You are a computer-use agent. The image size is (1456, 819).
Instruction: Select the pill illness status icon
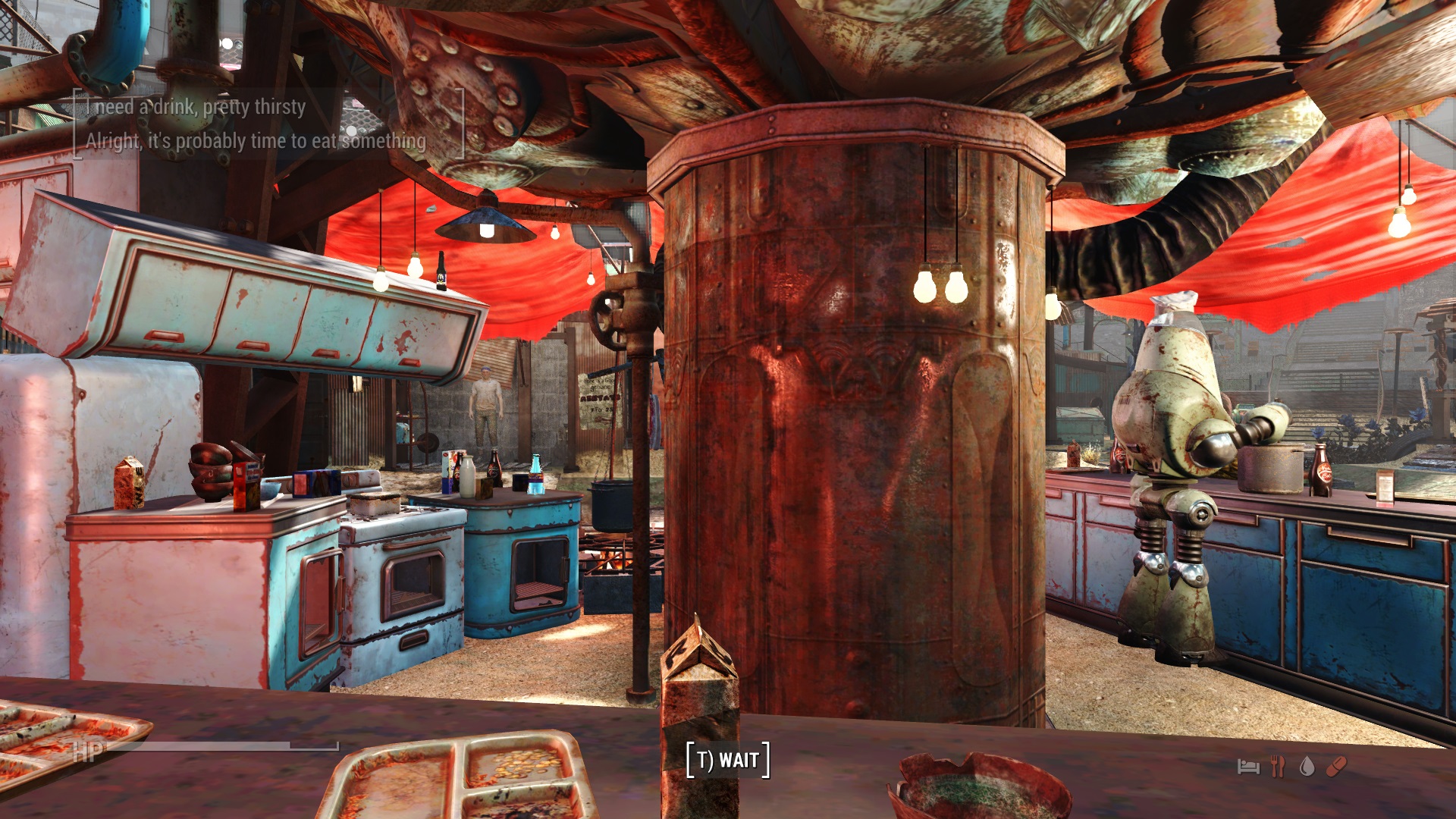1336,767
